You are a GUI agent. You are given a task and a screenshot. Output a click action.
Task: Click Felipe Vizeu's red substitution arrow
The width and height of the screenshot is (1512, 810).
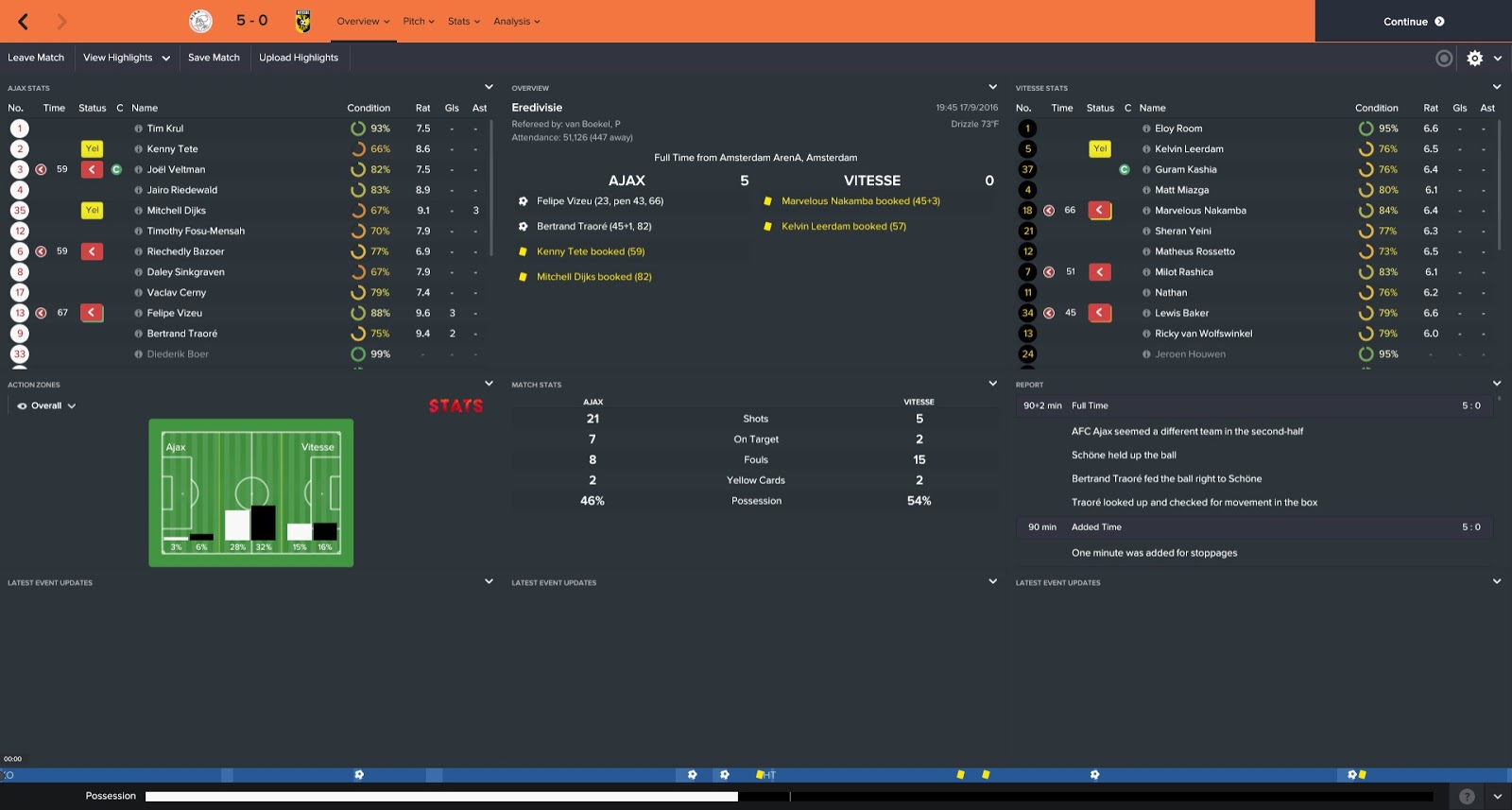(x=91, y=312)
